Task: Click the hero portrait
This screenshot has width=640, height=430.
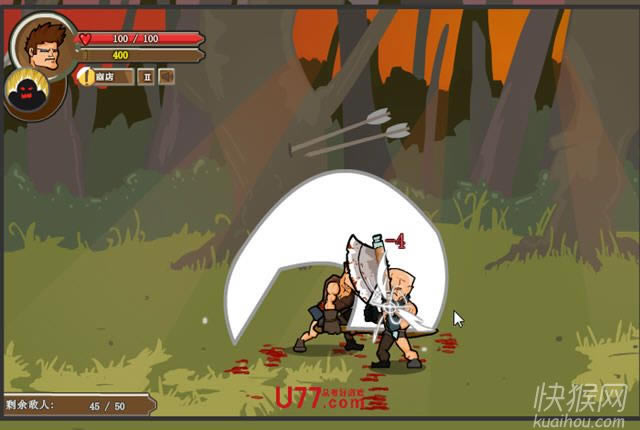Action: pos(45,44)
